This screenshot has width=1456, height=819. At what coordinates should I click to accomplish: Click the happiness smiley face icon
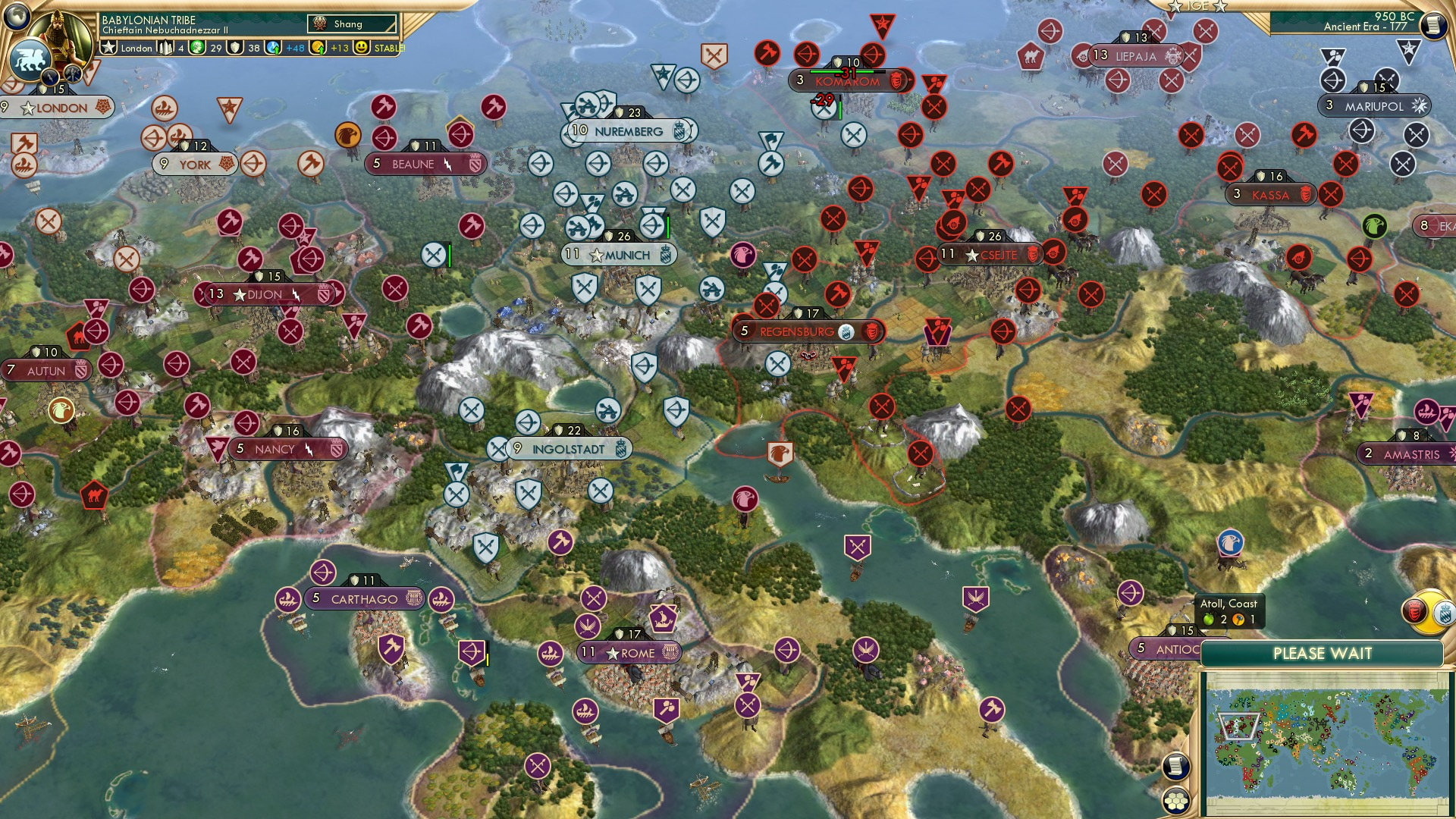(x=362, y=48)
